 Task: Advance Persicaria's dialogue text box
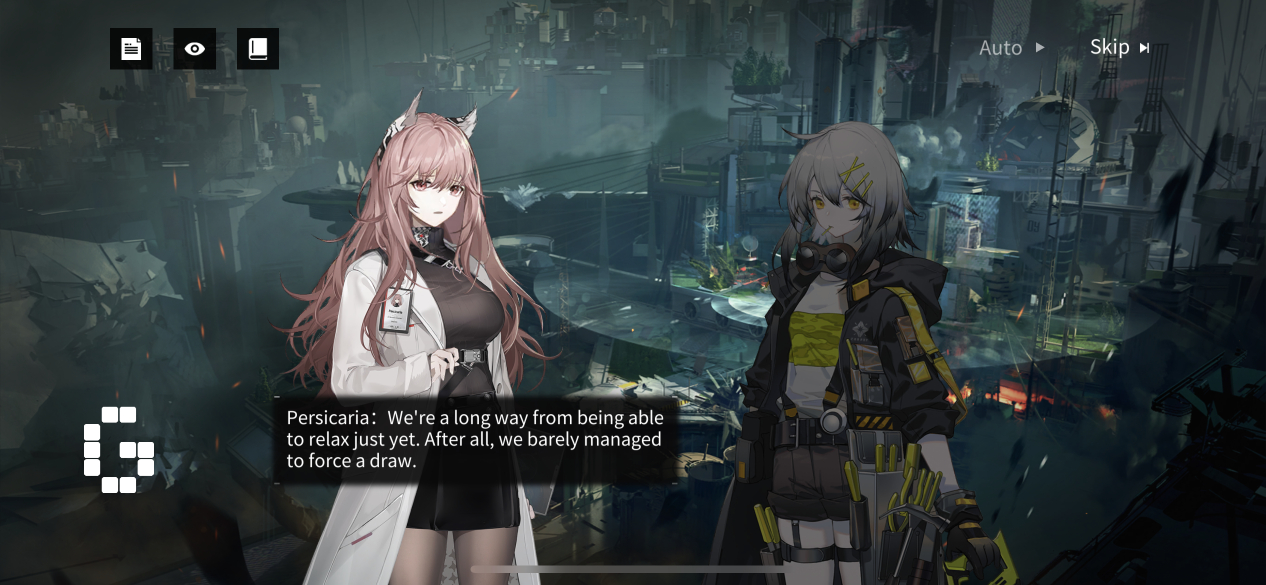tap(474, 438)
